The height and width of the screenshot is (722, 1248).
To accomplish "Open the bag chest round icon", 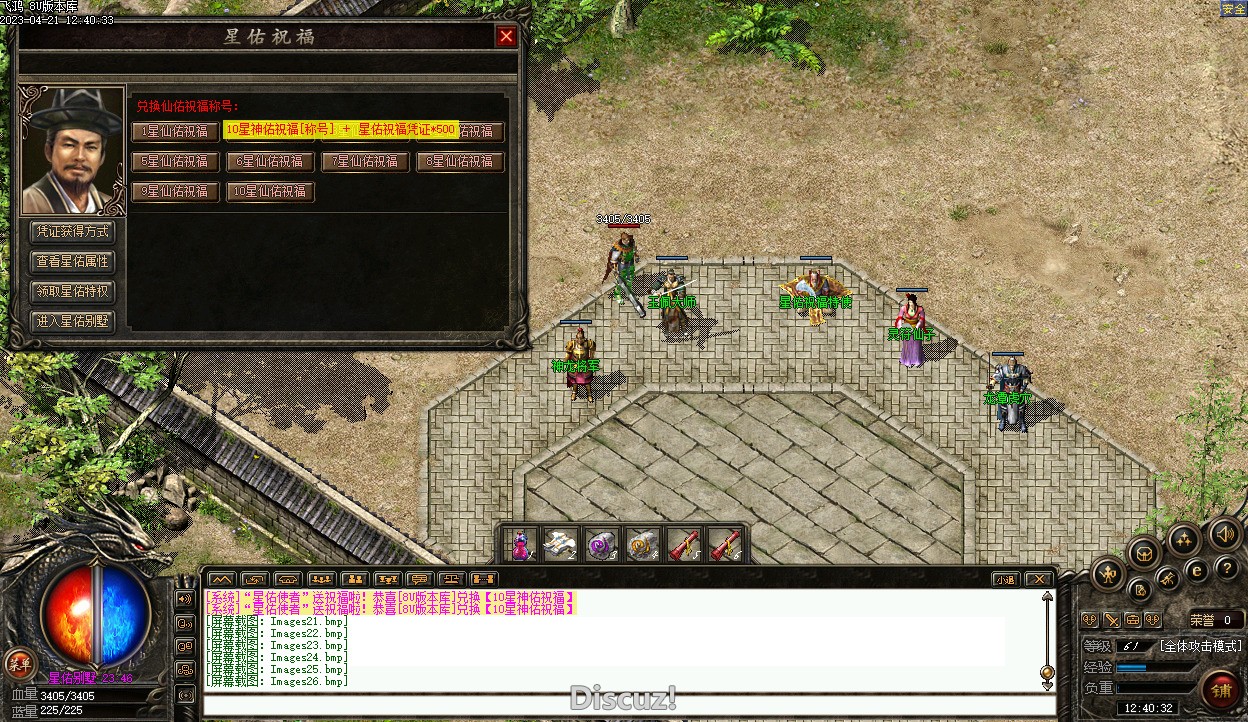I will click(x=1144, y=552).
